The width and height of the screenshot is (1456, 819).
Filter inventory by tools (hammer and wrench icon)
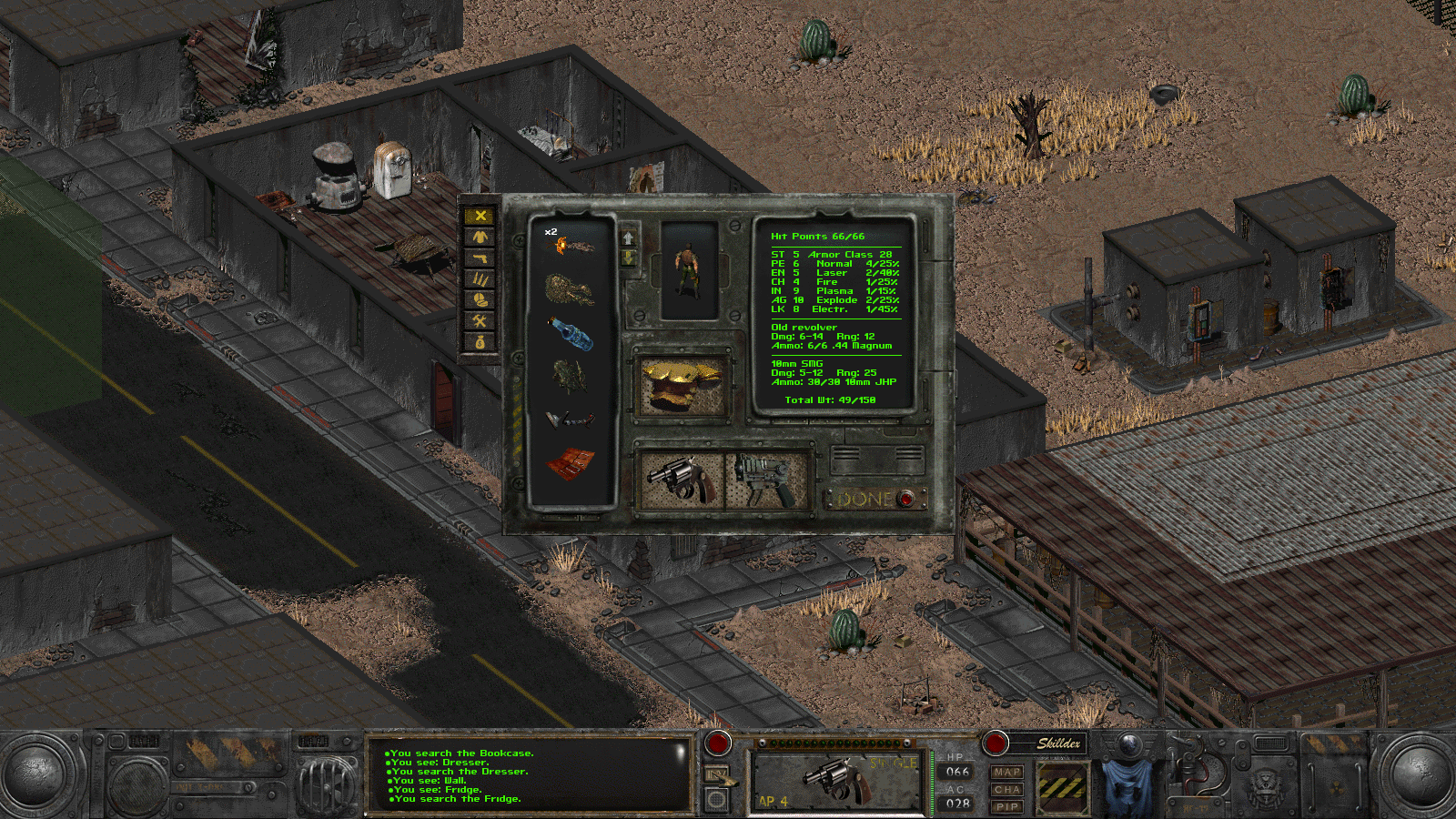click(x=480, y=320)
